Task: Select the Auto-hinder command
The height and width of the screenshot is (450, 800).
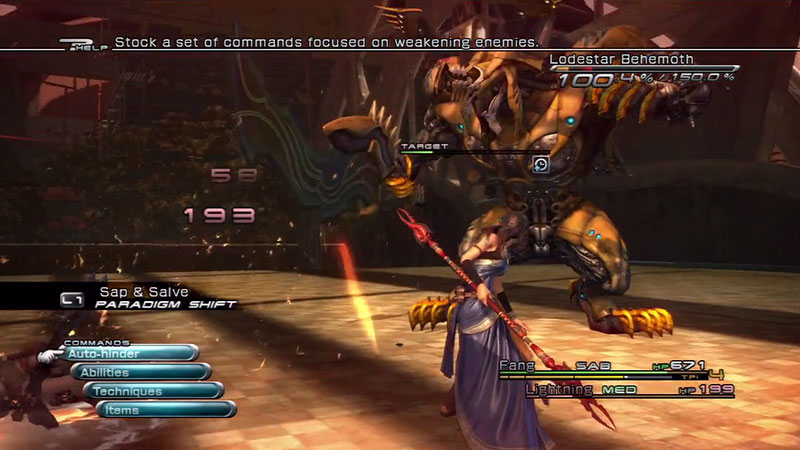Action: [x=128, y=353]
